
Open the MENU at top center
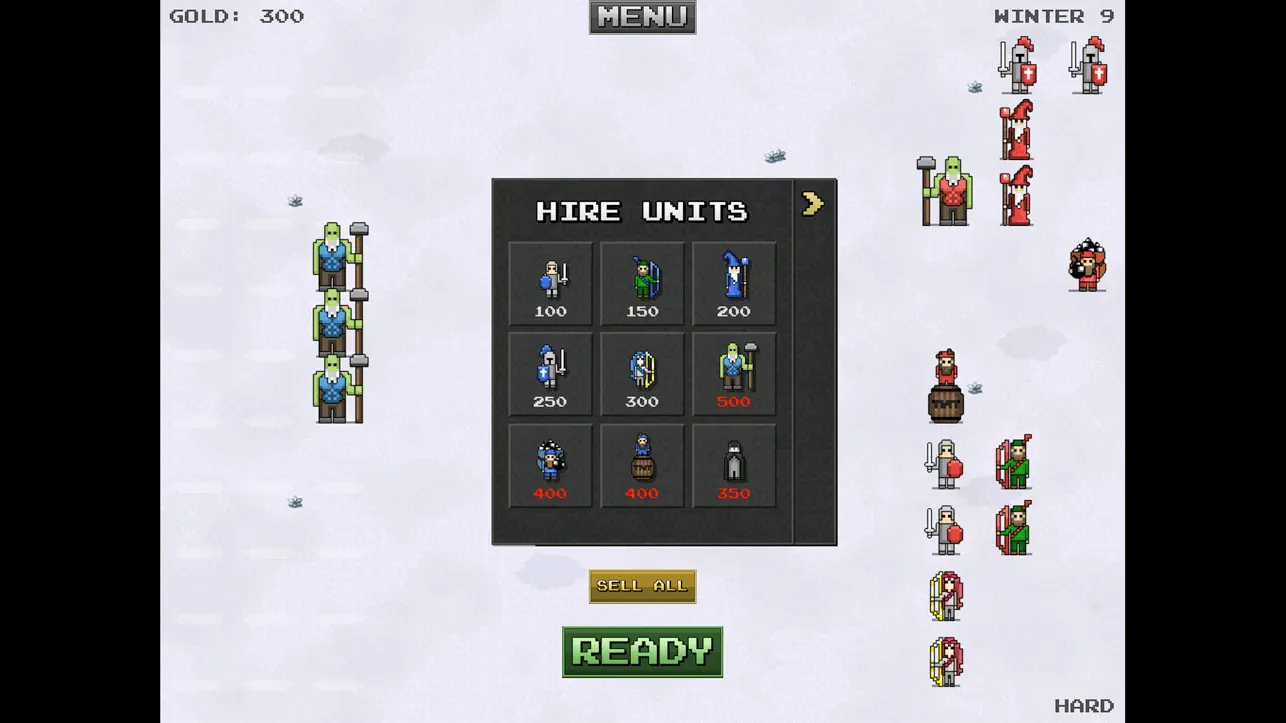(x=642, y=17)
